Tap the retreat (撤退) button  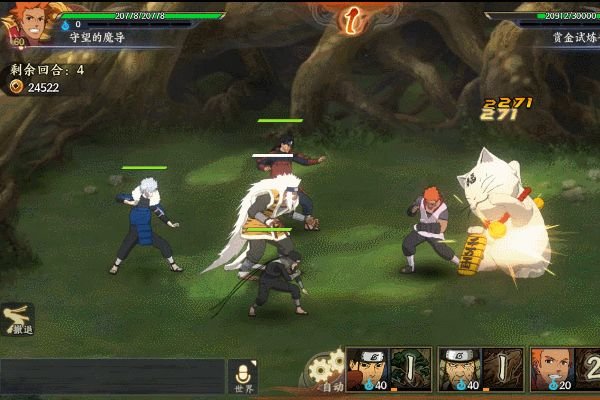19,319
